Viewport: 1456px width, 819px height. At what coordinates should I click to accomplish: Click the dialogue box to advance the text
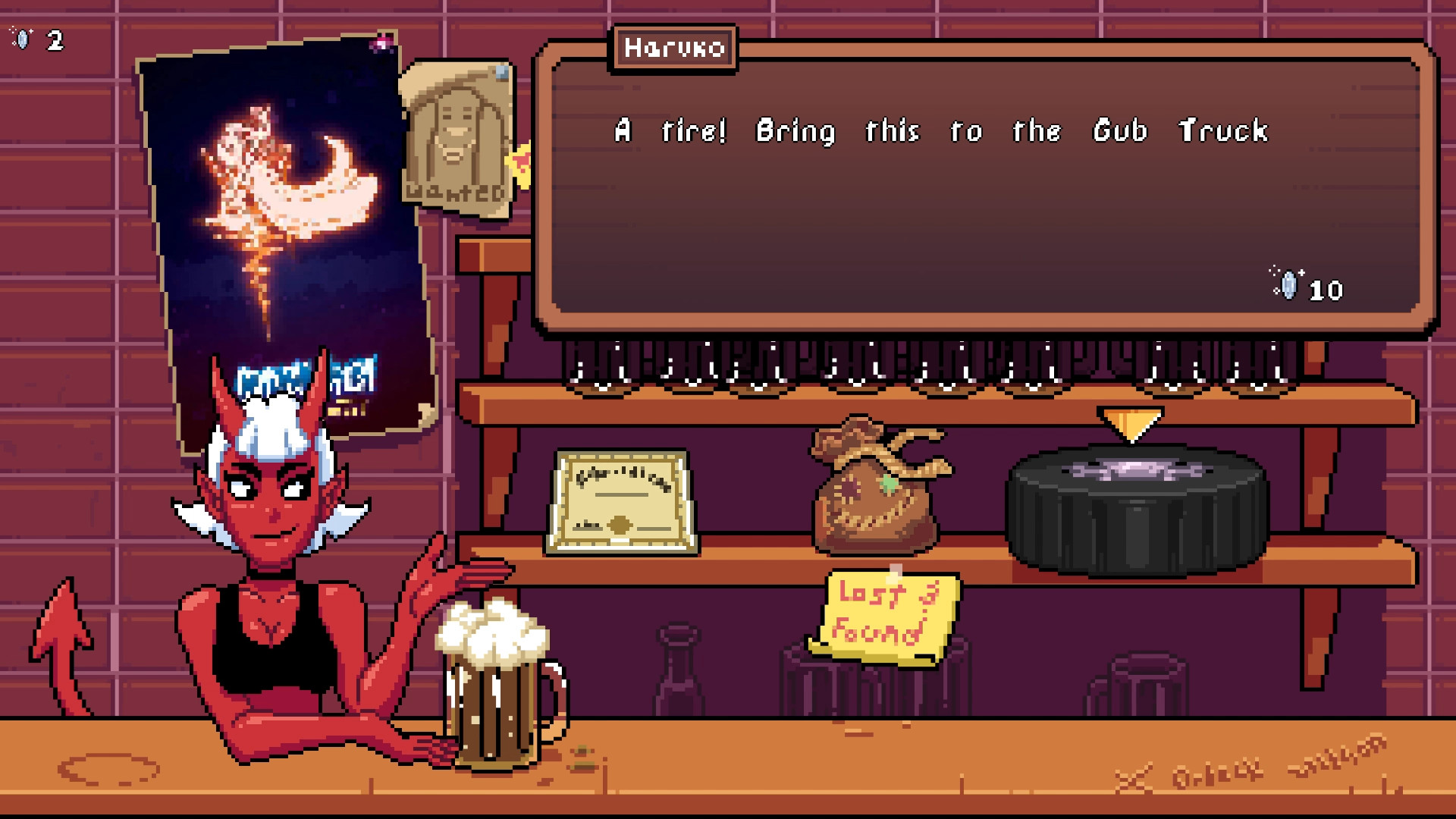click(986, 190)
